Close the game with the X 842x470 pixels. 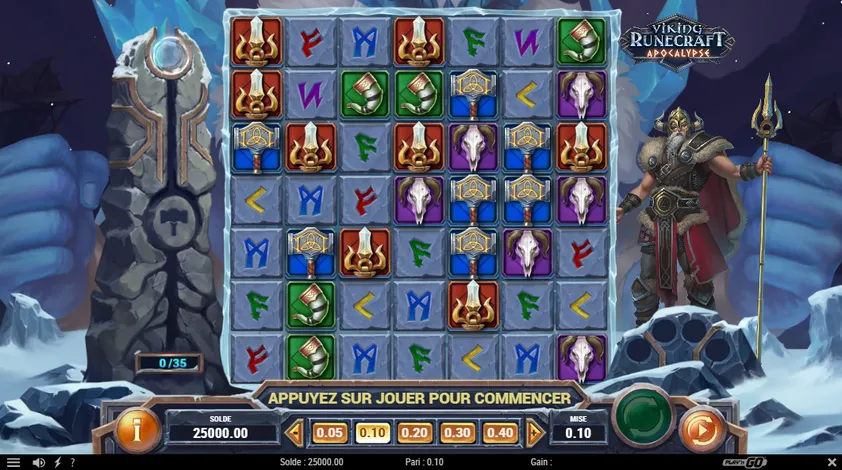click(x=831, y=462)
